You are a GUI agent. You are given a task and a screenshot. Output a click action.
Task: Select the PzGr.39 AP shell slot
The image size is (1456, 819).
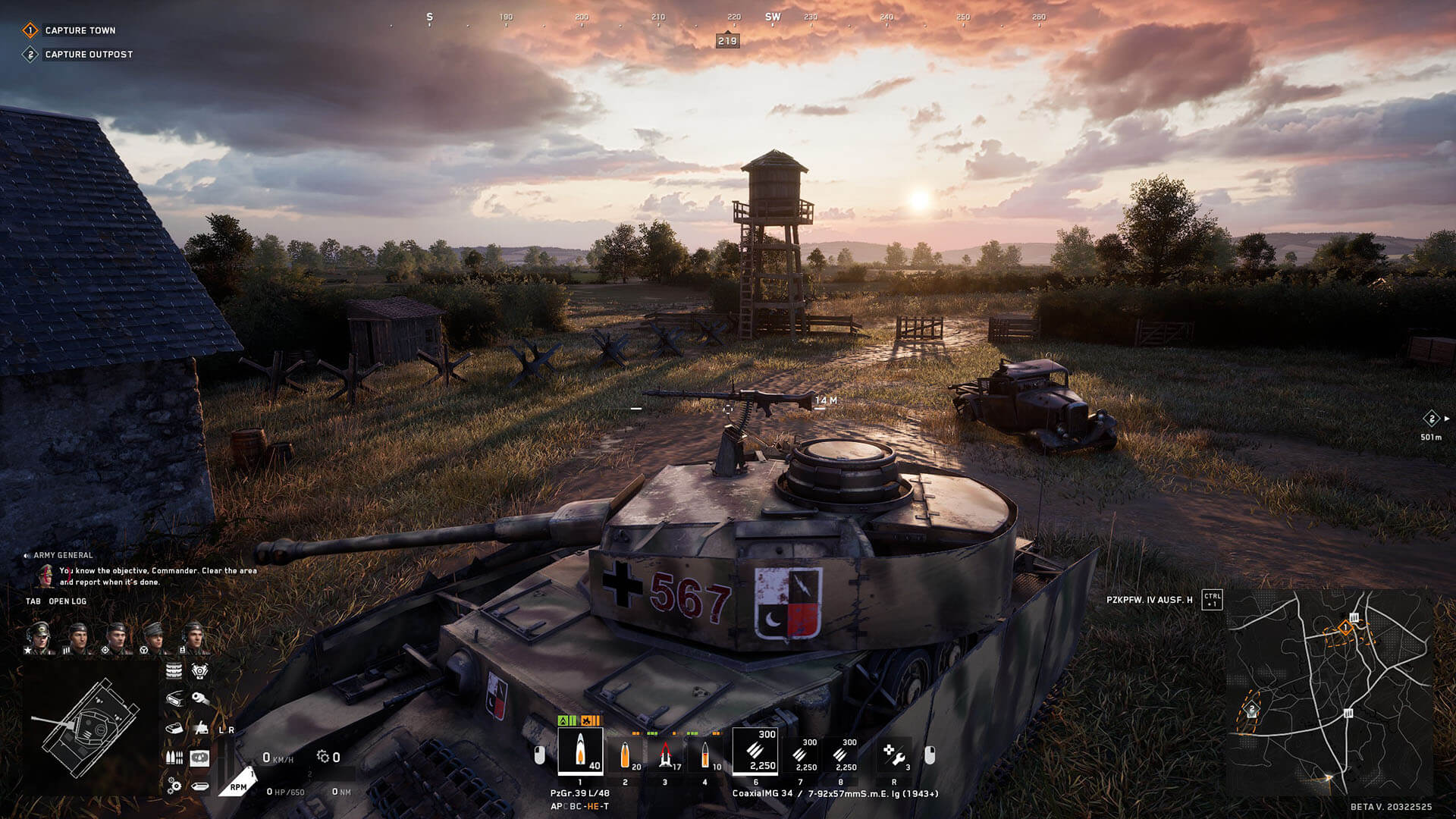pos(580,751)
